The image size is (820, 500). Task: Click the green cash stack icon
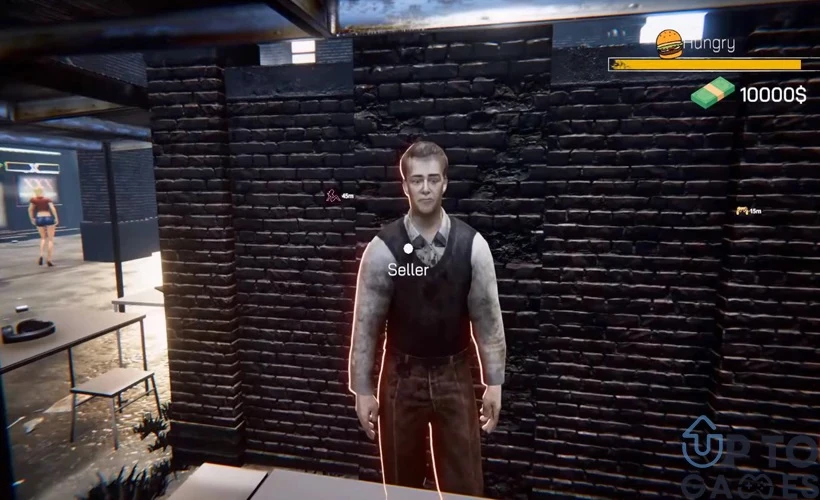(712, 94)
